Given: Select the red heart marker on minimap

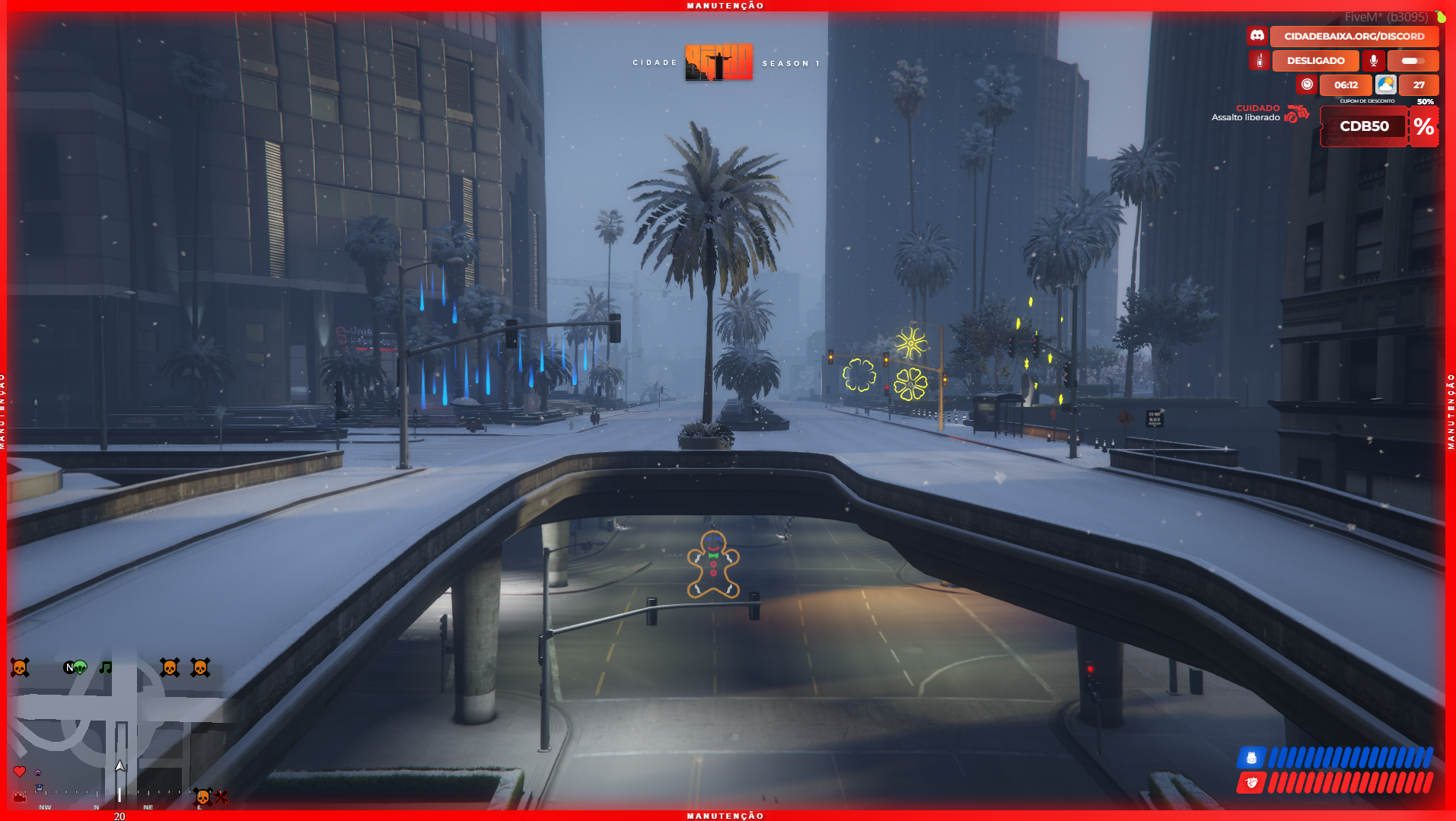Looking at the screenshot, I should (20, 772).
